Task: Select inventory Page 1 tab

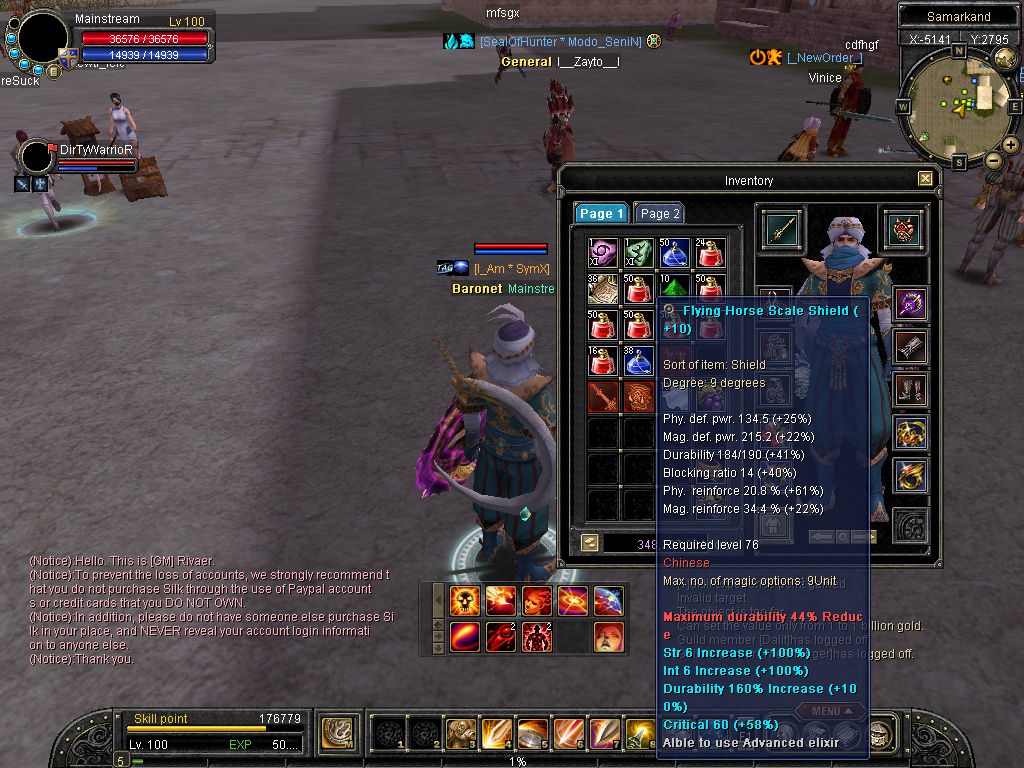Action: [x=601, y=213]
